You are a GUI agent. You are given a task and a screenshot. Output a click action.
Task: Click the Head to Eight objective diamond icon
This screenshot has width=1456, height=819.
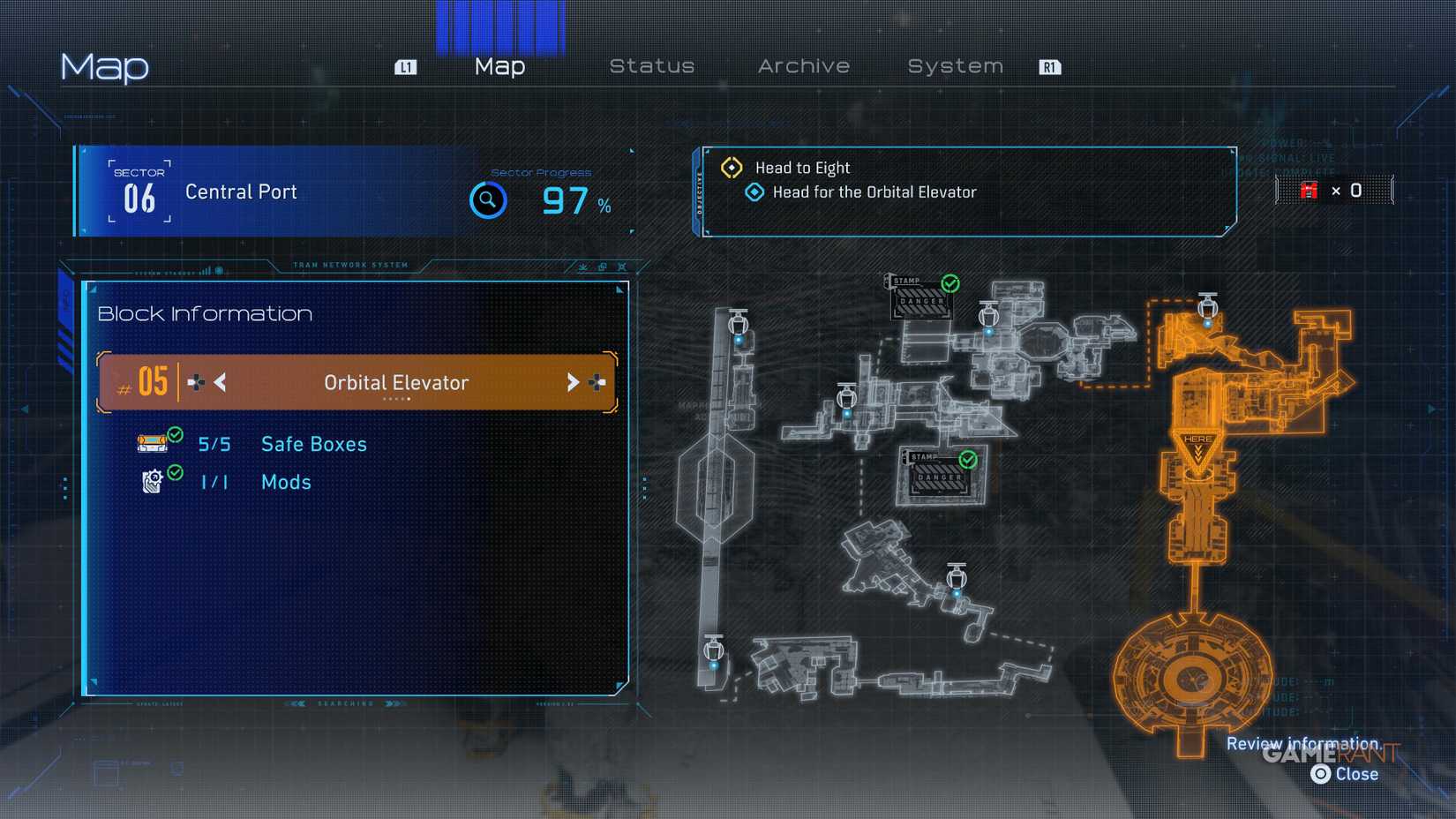(x=731, y=167)
